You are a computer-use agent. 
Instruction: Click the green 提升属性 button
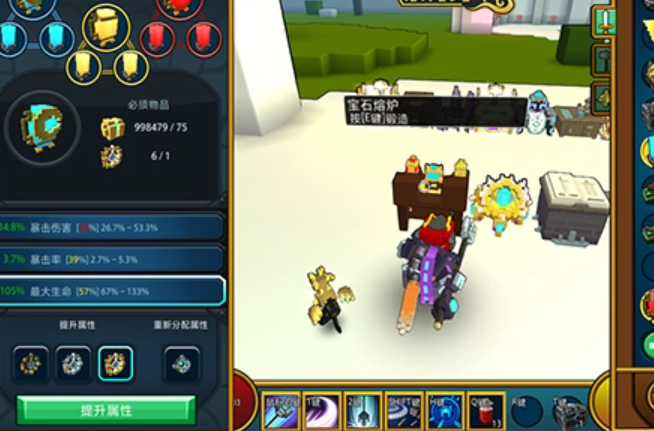pyautogui.click(x=106, y=410)
